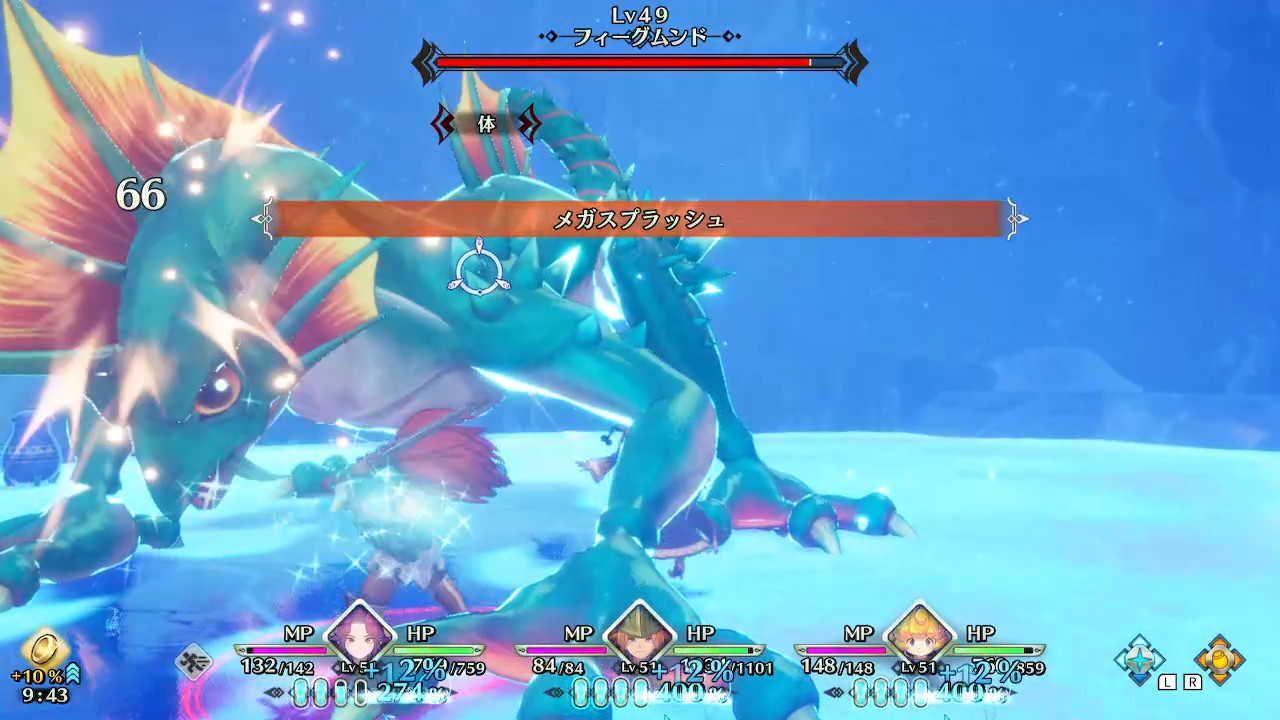The width and height of the screenshot is (1280, 720).
Task: Click the フィーグムンド boss name label
Action: coord(640,36)
